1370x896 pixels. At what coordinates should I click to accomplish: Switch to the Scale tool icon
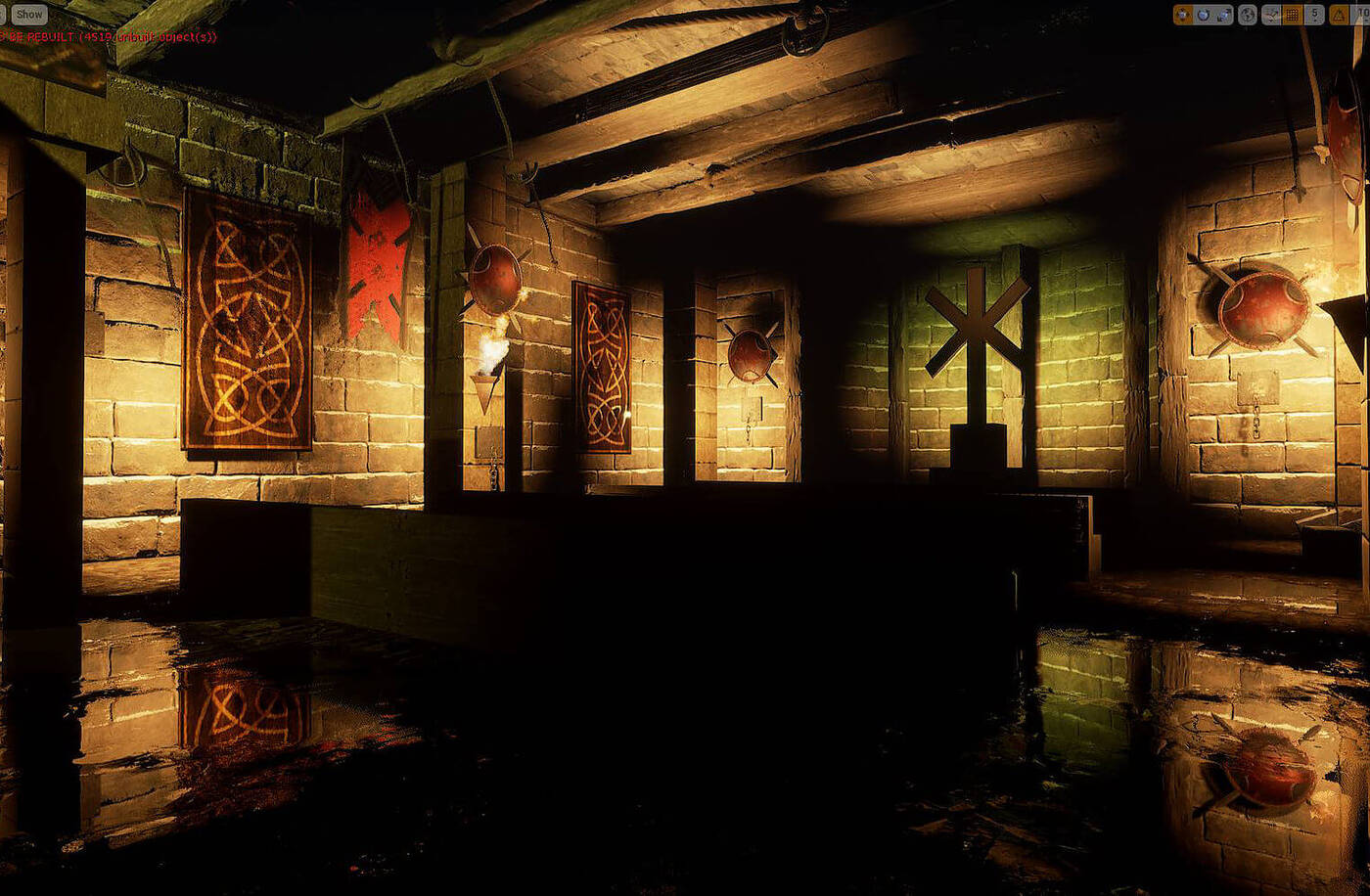pos(1222,14)
